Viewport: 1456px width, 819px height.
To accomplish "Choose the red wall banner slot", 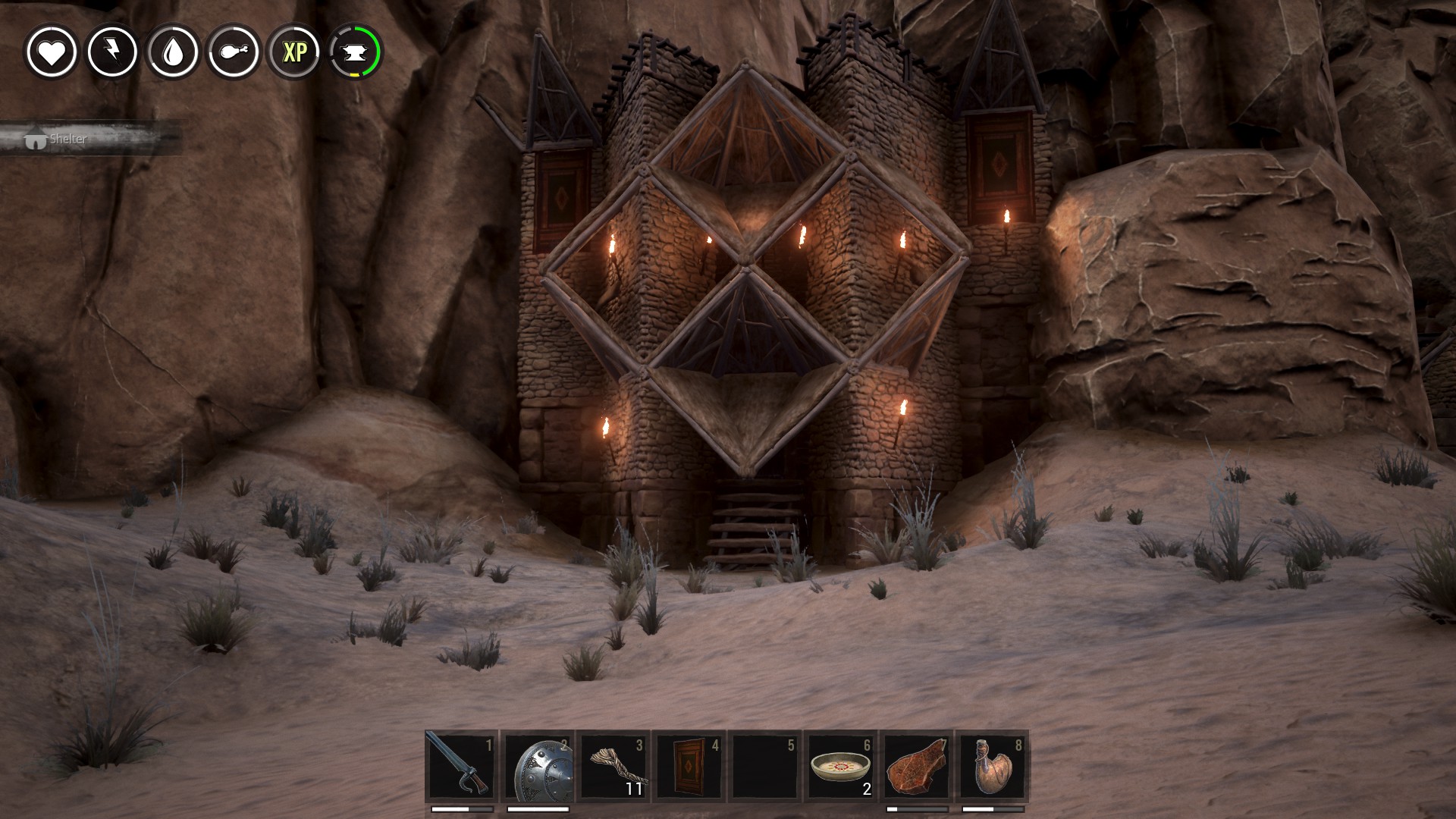I will [x=689, y=766].
